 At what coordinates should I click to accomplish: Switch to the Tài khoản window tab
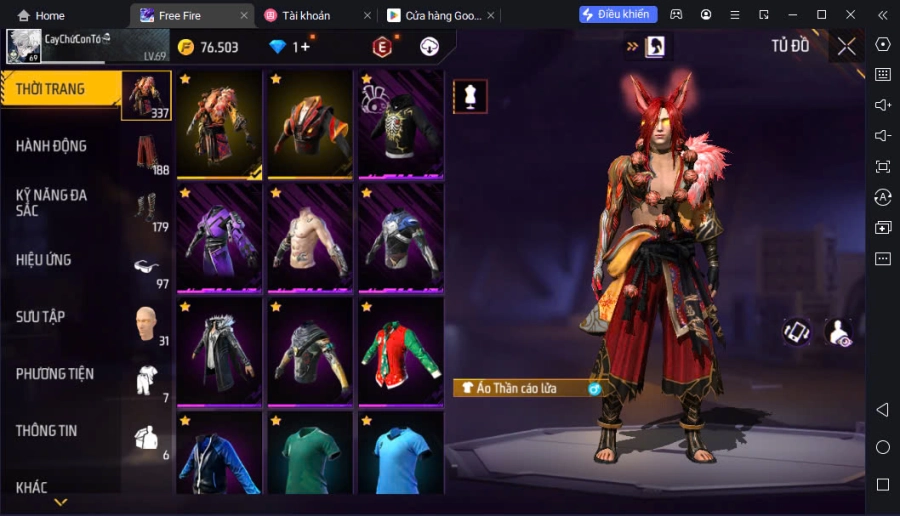point(310,15)
